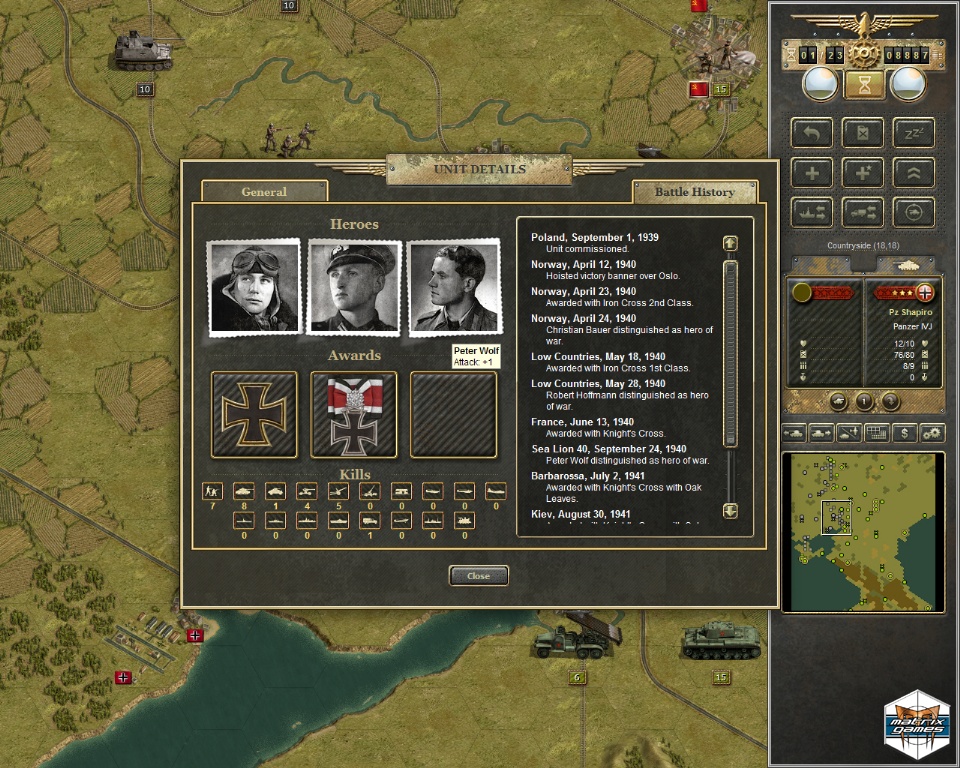Put the unit to sleep

[914, 133]
